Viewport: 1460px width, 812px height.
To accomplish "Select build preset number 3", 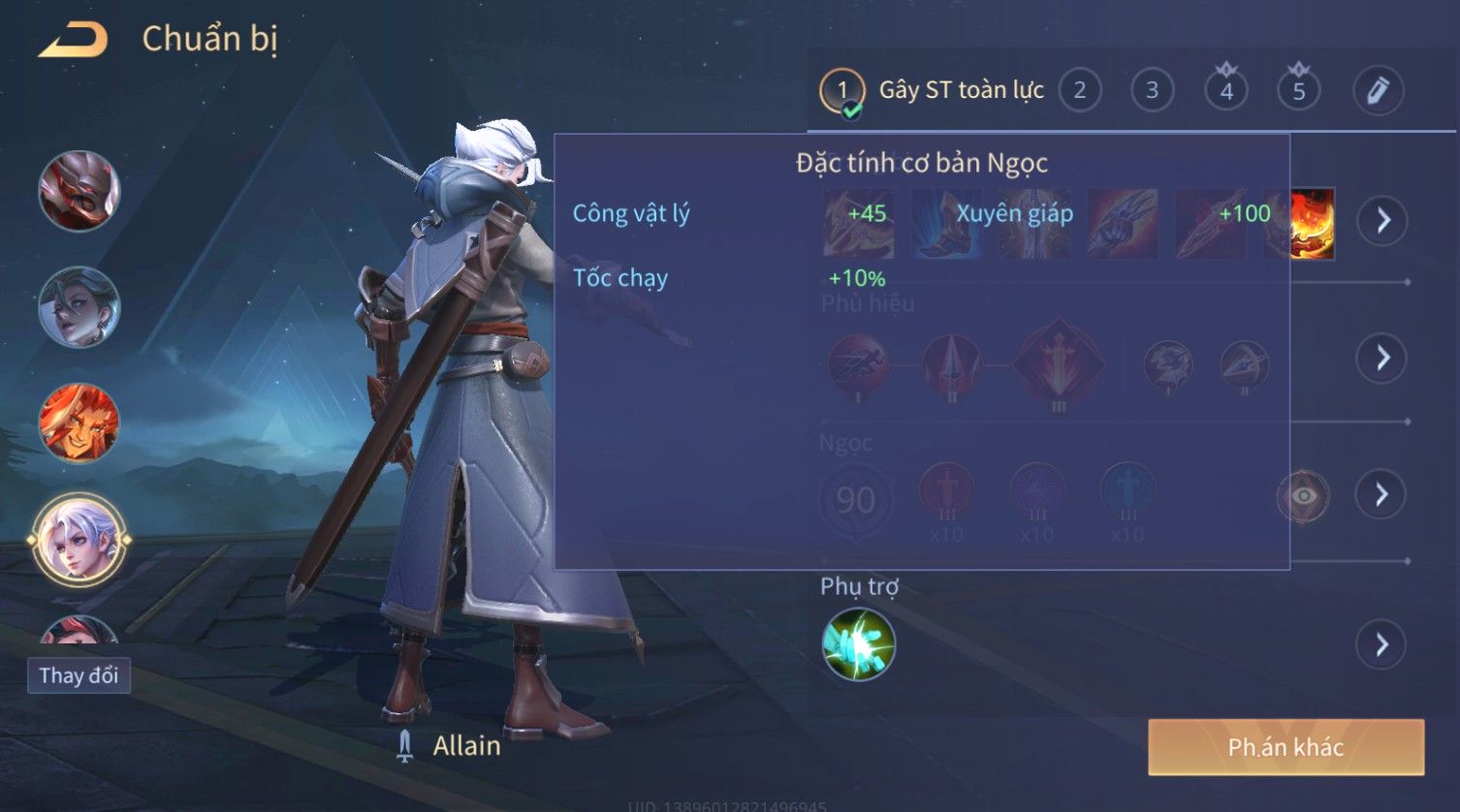I will tap(1152, 91).
